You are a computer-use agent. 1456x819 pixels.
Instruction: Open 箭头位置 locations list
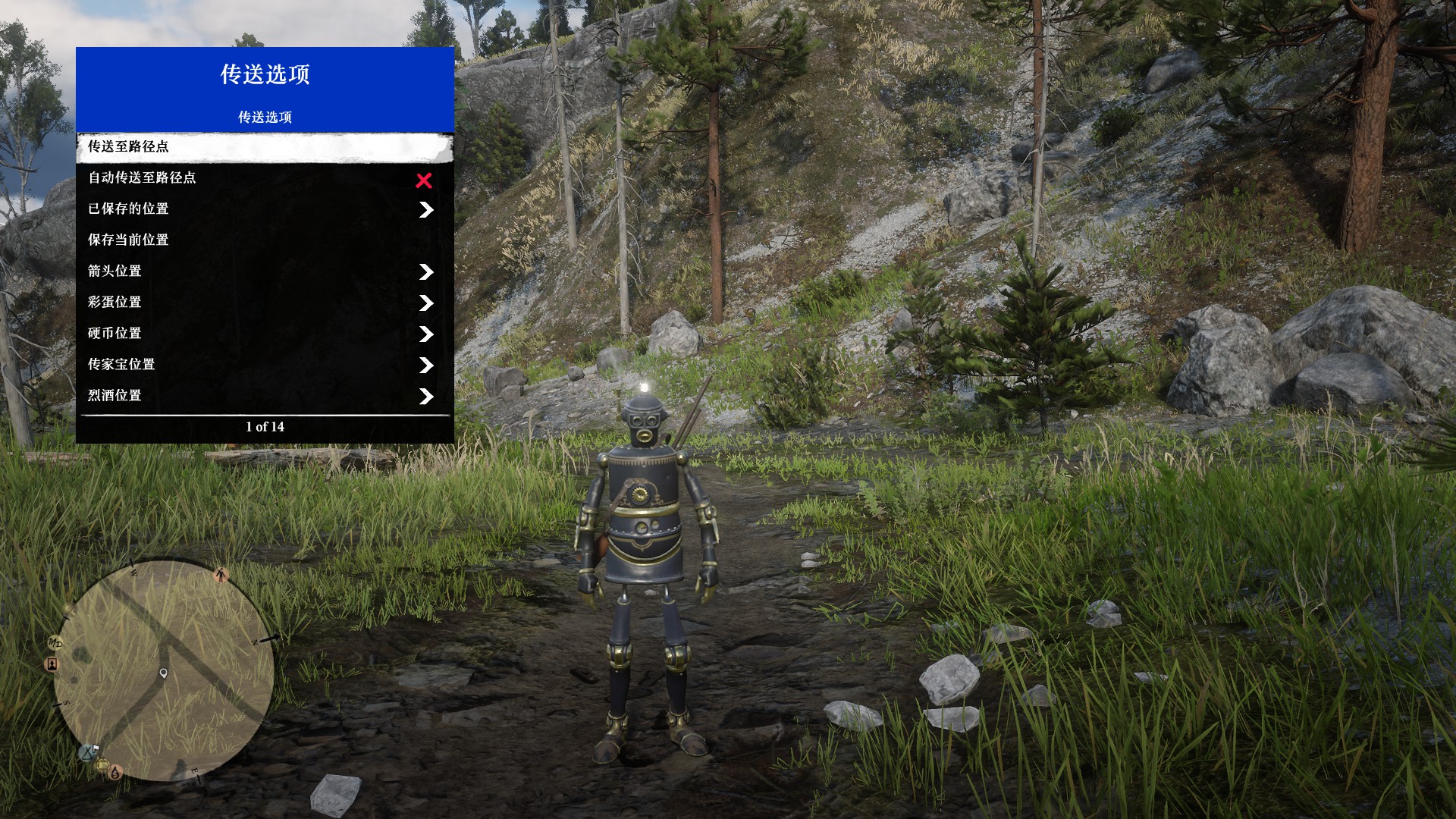click(265, 271)
